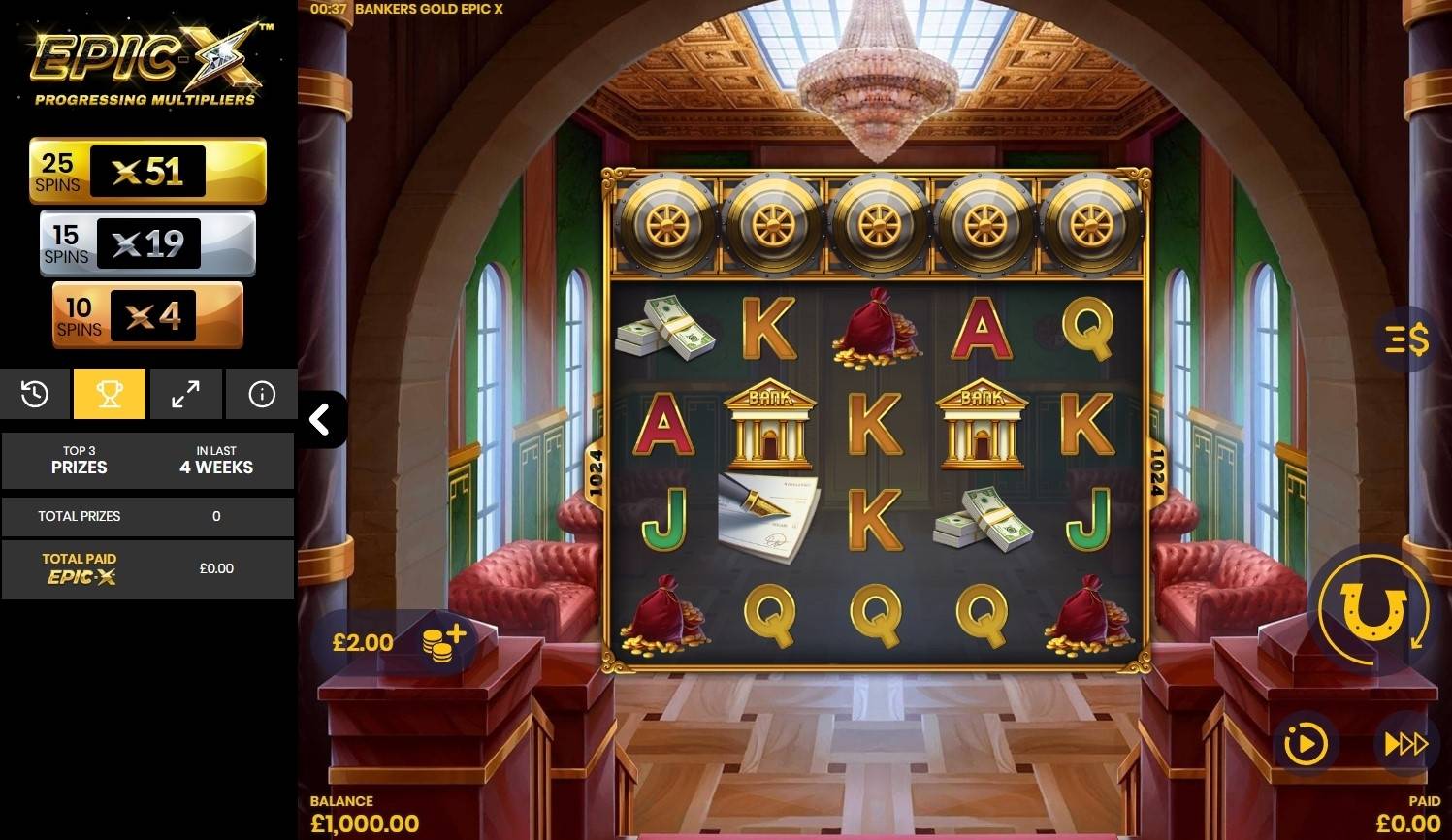1452x840 pixels.
Task: Open bet options via coin stack icon
Action: pyautogui.click(x=442, y=641)
